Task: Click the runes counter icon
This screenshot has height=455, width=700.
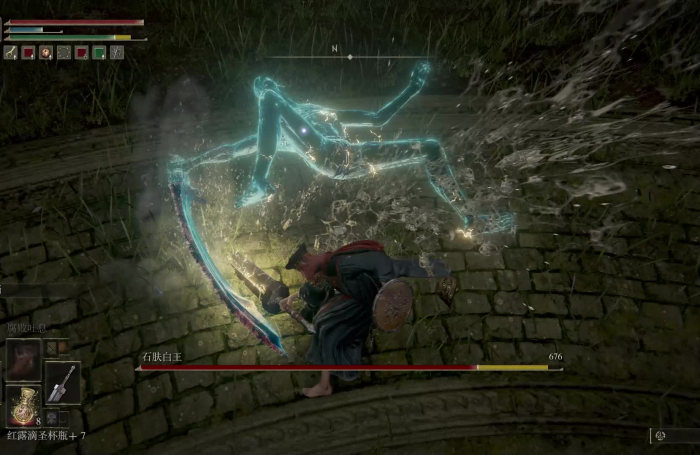Action: [660, 435]
